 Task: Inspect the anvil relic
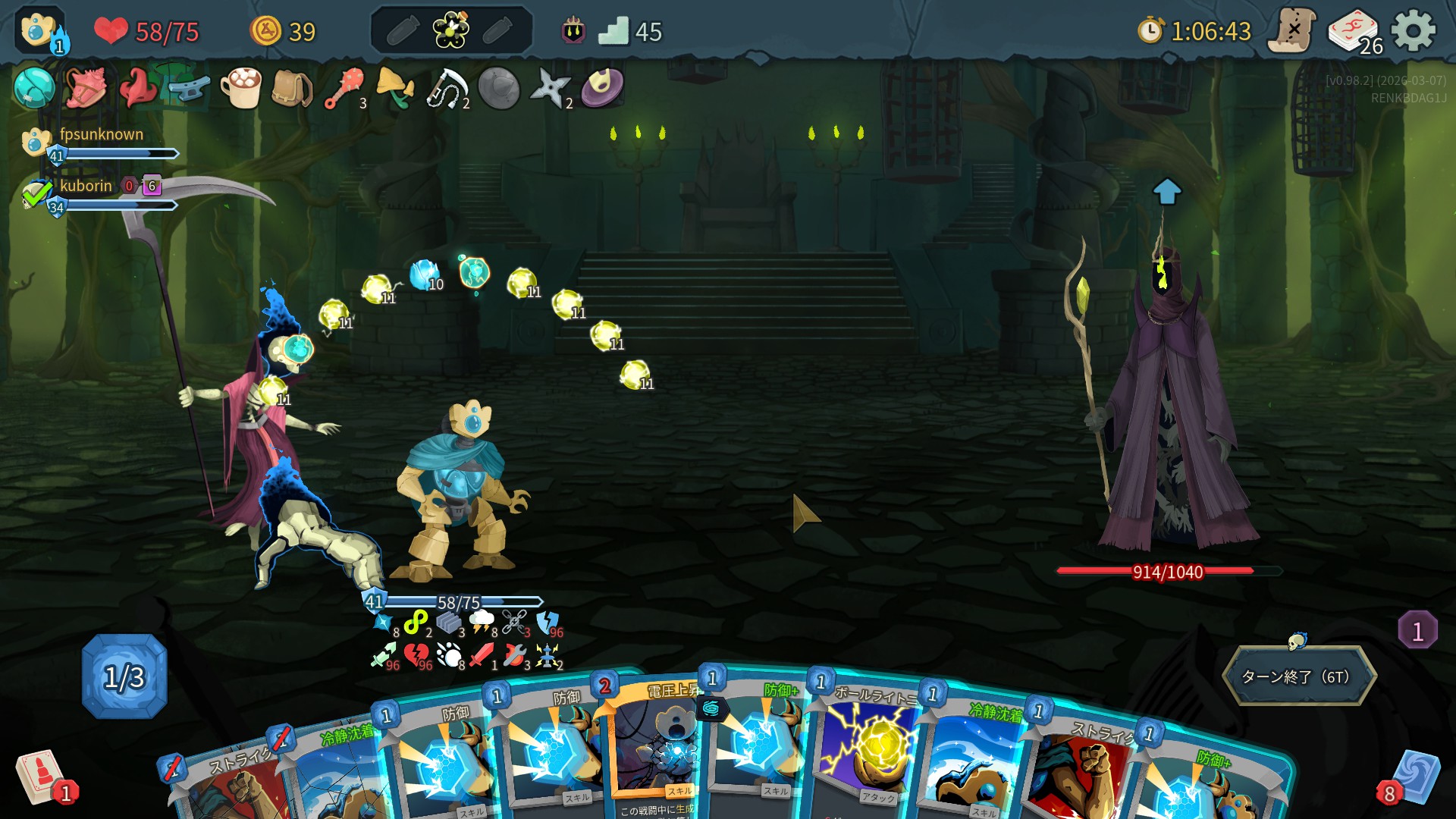[x=189, y=88]
